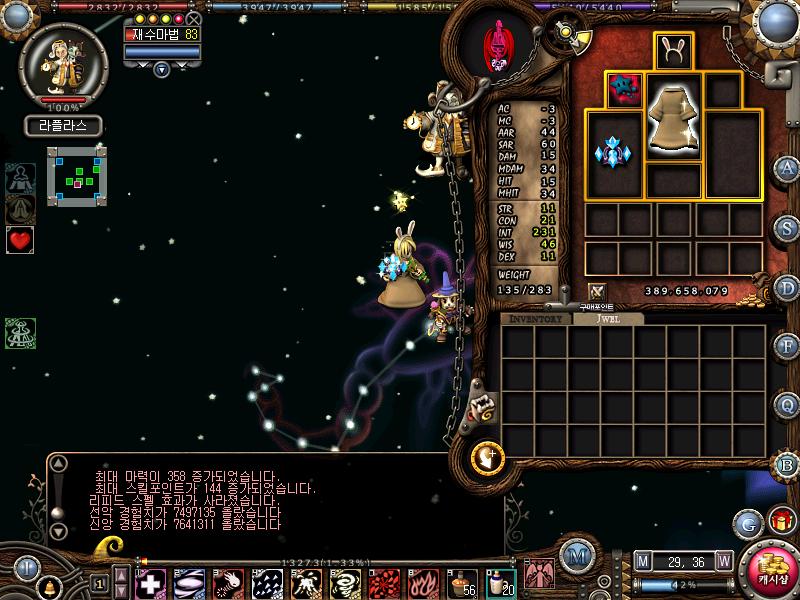Click the round F side button
The width and height of the screenshot is (800, 600).
click(787, 346)
